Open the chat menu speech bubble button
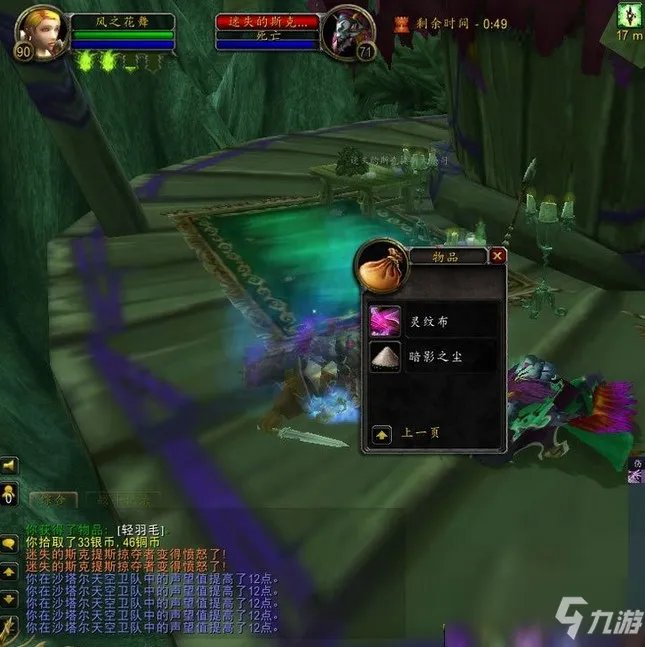This screenshot has width=645, height=647. [x=9, y=543]
